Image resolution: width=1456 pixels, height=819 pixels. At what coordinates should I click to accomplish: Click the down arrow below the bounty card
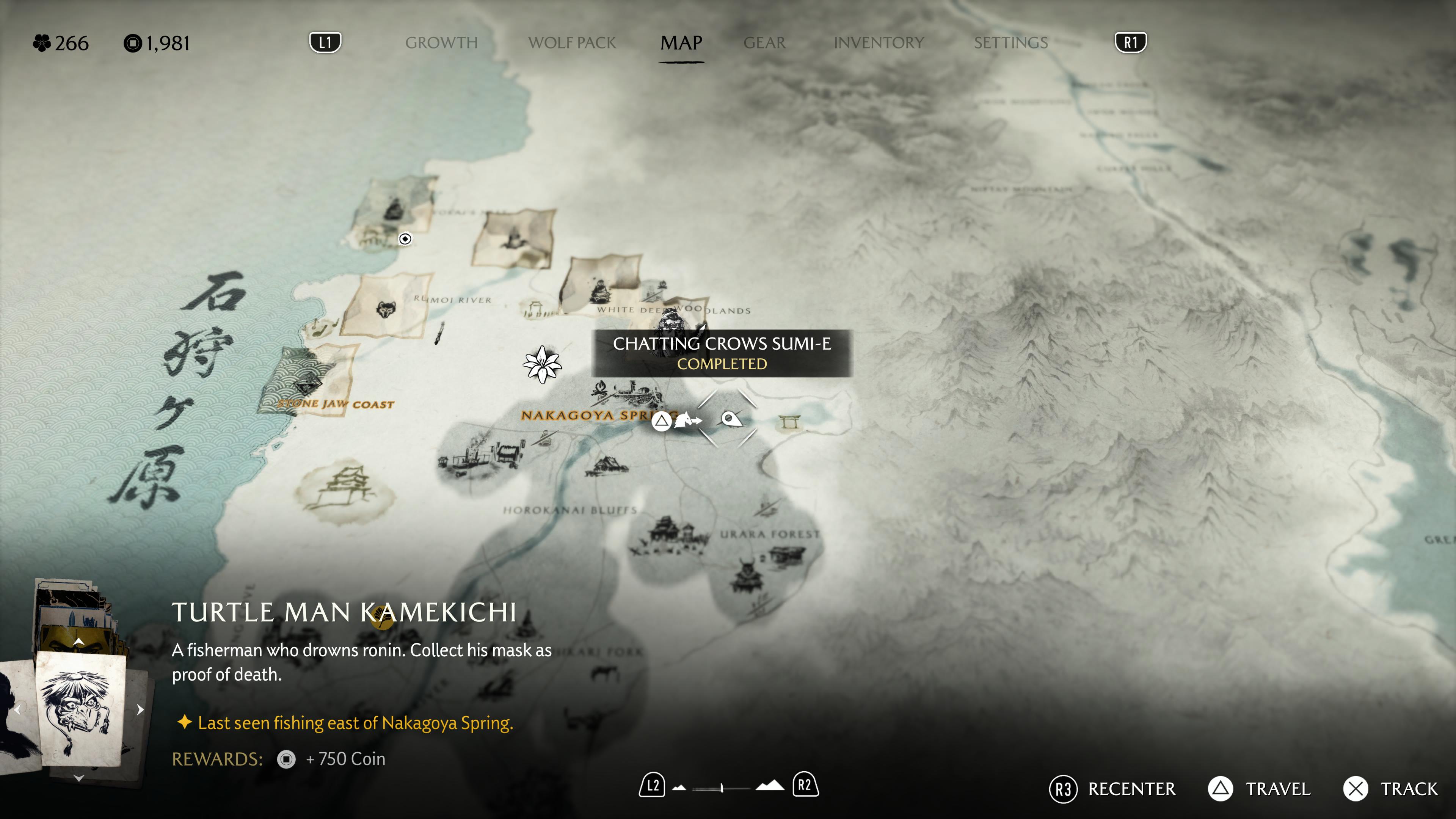tap(79, 778)
